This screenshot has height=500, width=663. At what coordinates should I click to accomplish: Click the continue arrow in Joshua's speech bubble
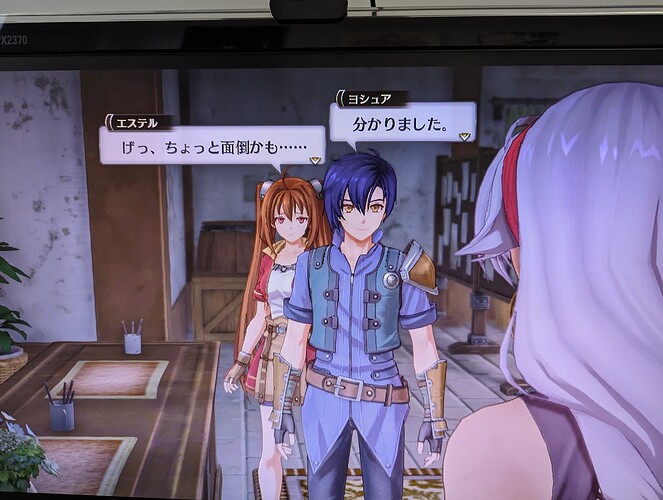tap(462, 136)
